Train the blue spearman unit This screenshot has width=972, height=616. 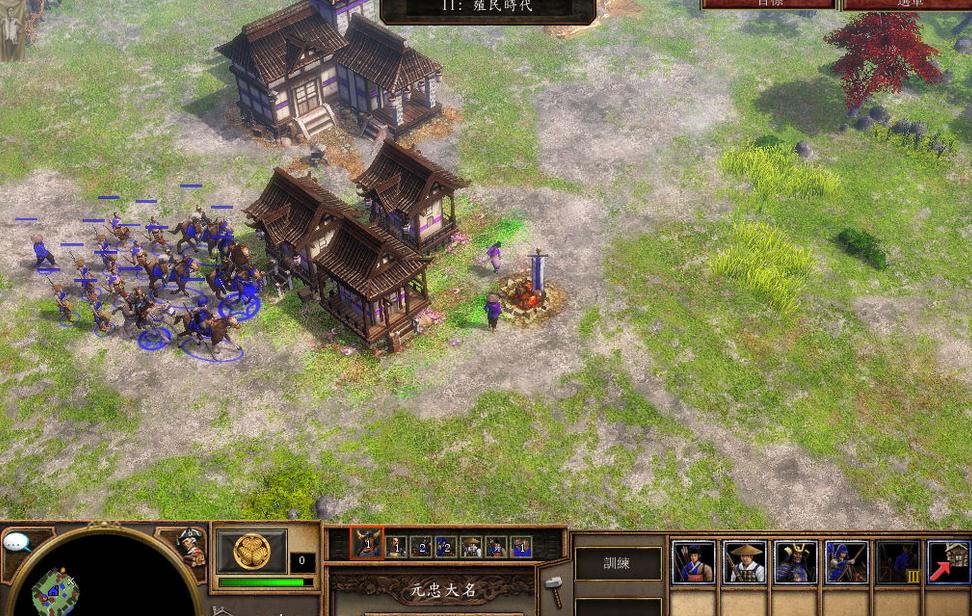pos(846,563)
